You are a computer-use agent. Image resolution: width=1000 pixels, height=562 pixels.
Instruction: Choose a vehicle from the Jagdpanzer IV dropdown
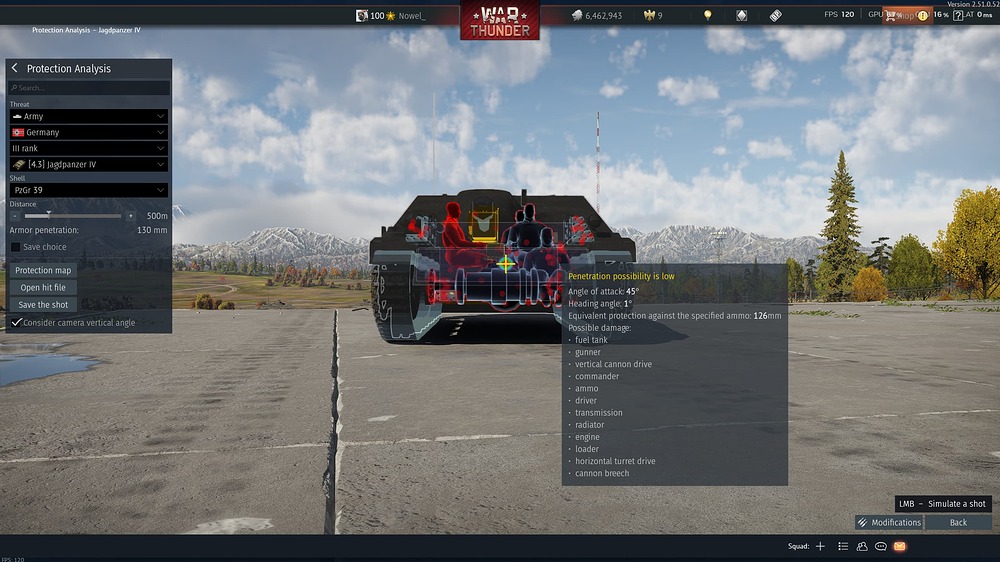[88, 164]
